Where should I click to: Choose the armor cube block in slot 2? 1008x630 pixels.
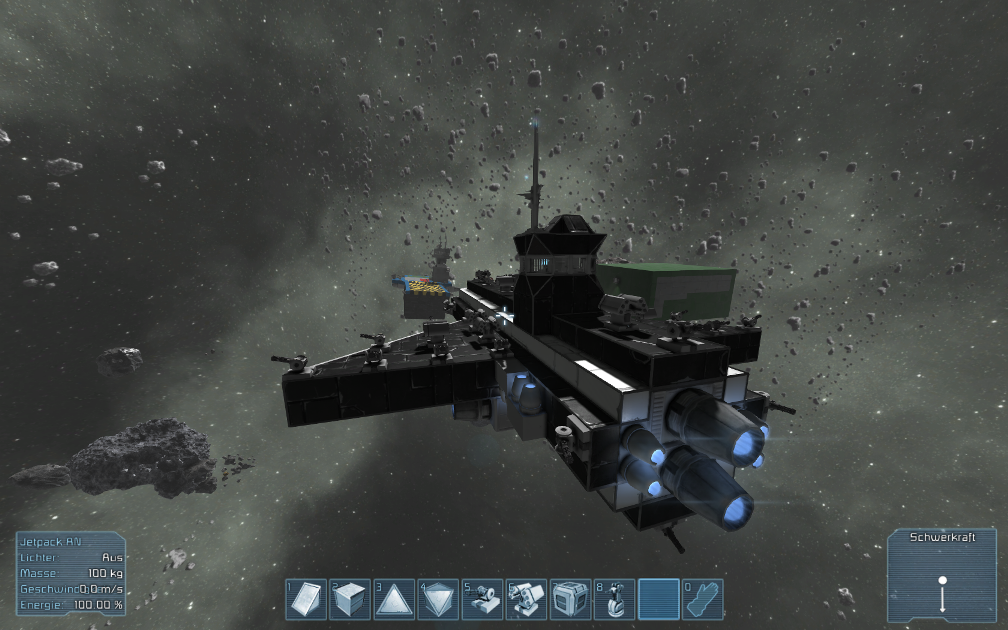pyautogui.click(x=351, y=599)
